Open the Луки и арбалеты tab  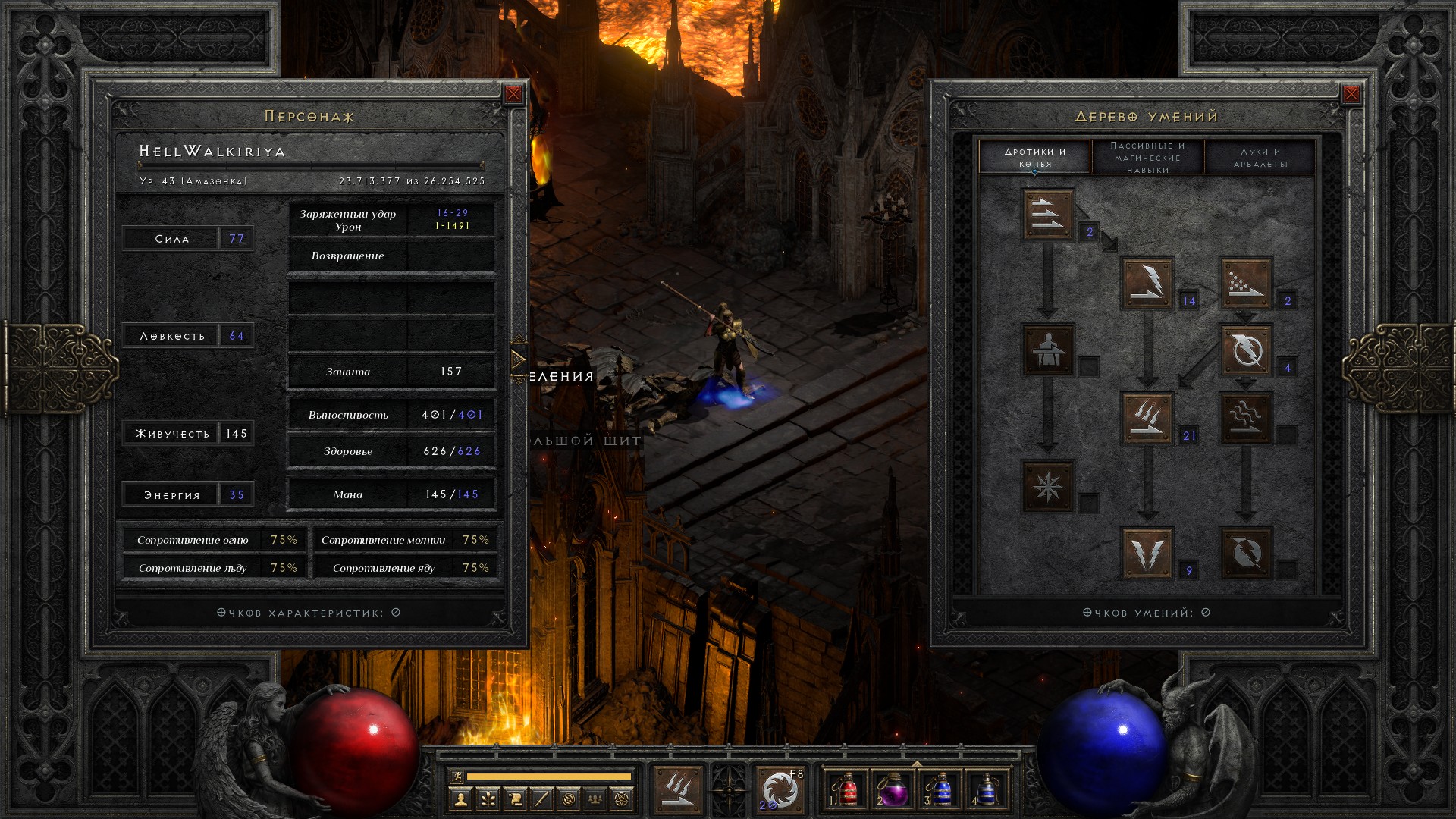[x=1260, y=157]
